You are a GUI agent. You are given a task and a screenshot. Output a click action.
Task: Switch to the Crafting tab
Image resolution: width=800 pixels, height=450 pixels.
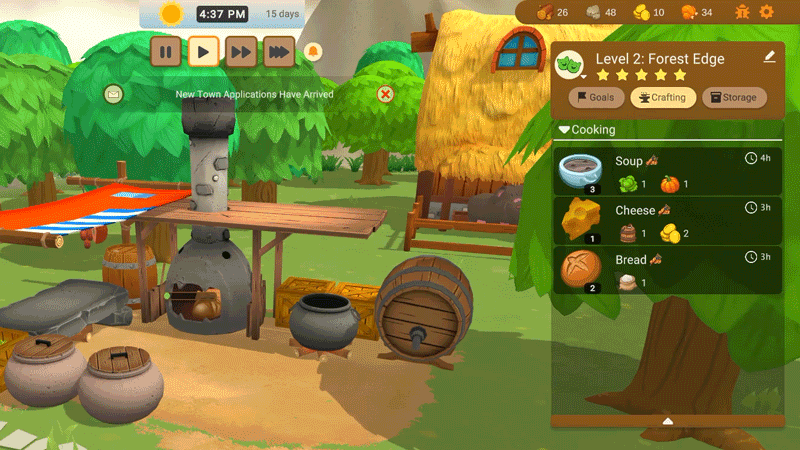pyautogui.click(x=663, y=97)
